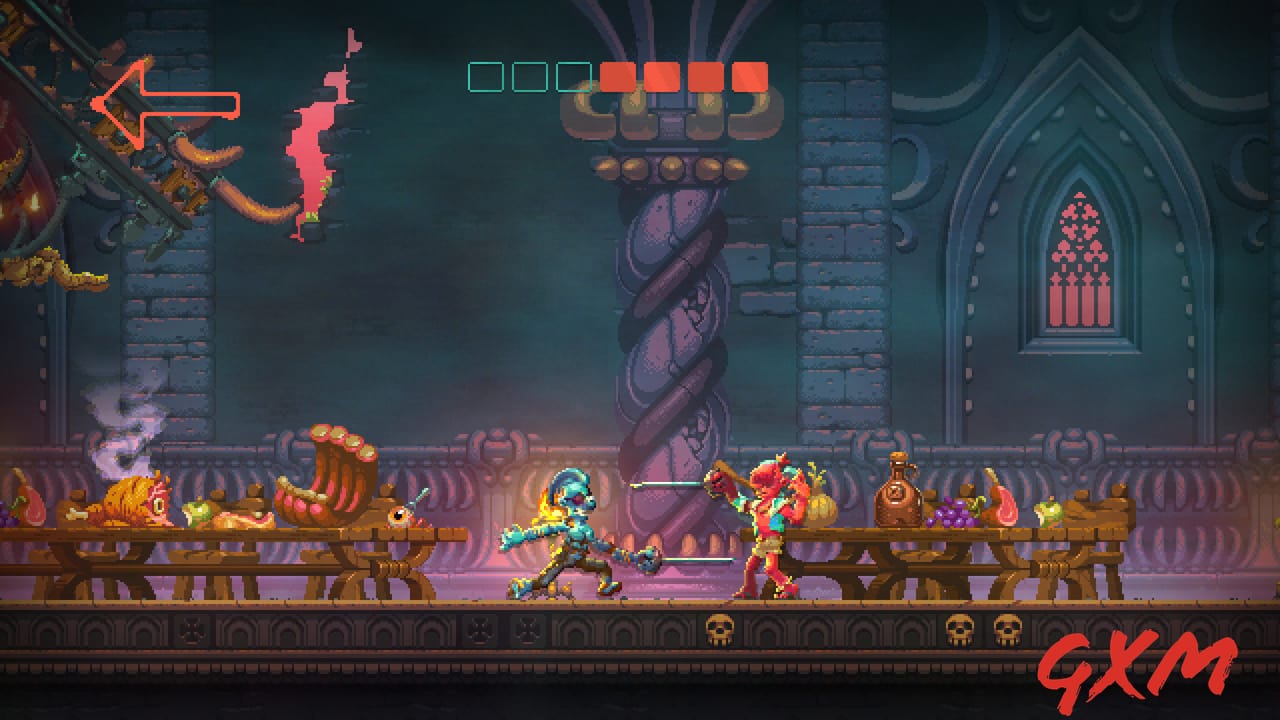The width and height of the screenshot is (1280, 720).
Task: Select the green apple near the table edge
Action: (1048, 510)
